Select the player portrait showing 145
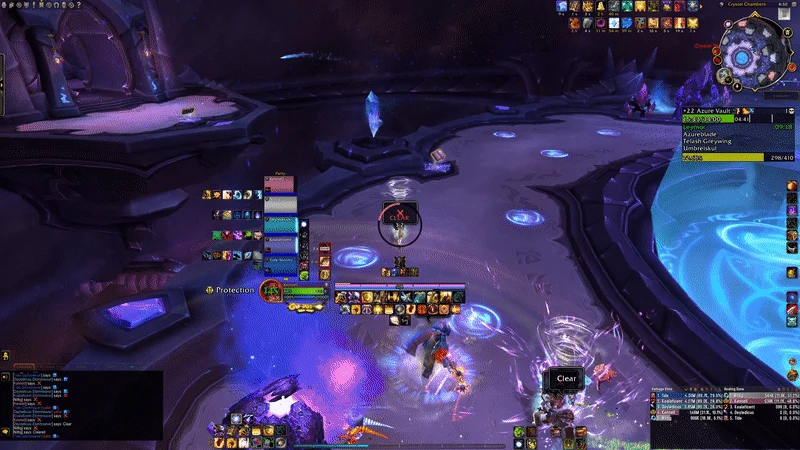The height and width of the screenshot is (450, 800). coord(270,291)
